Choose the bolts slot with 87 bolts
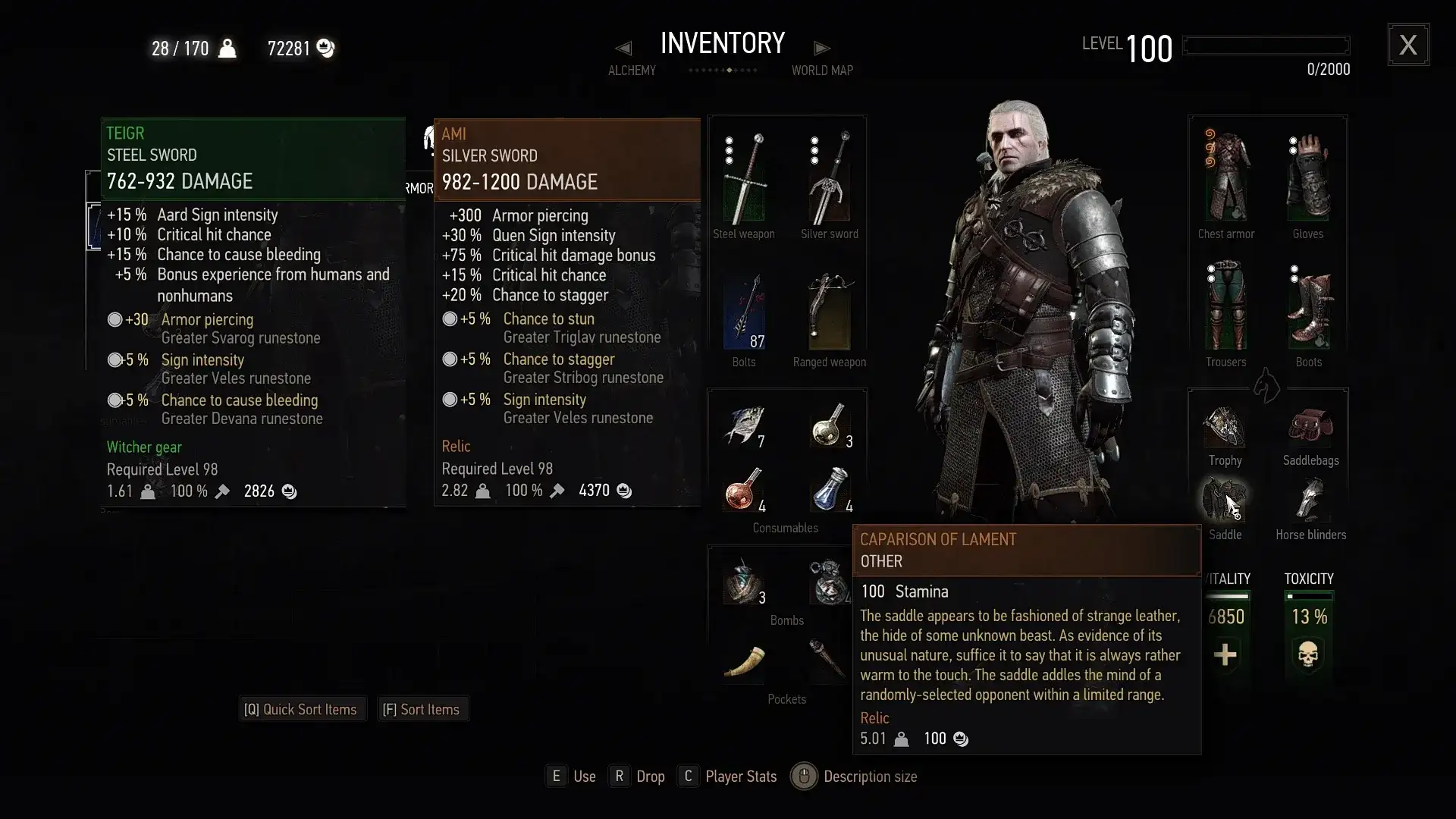 tap(744, 311)
